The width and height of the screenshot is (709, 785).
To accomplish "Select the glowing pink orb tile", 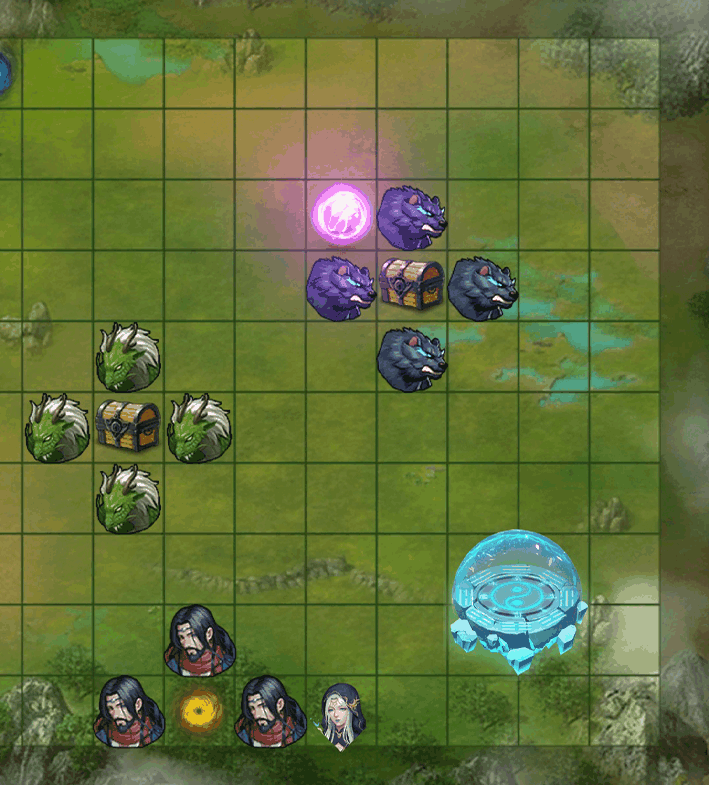I will tap(342, 213).
